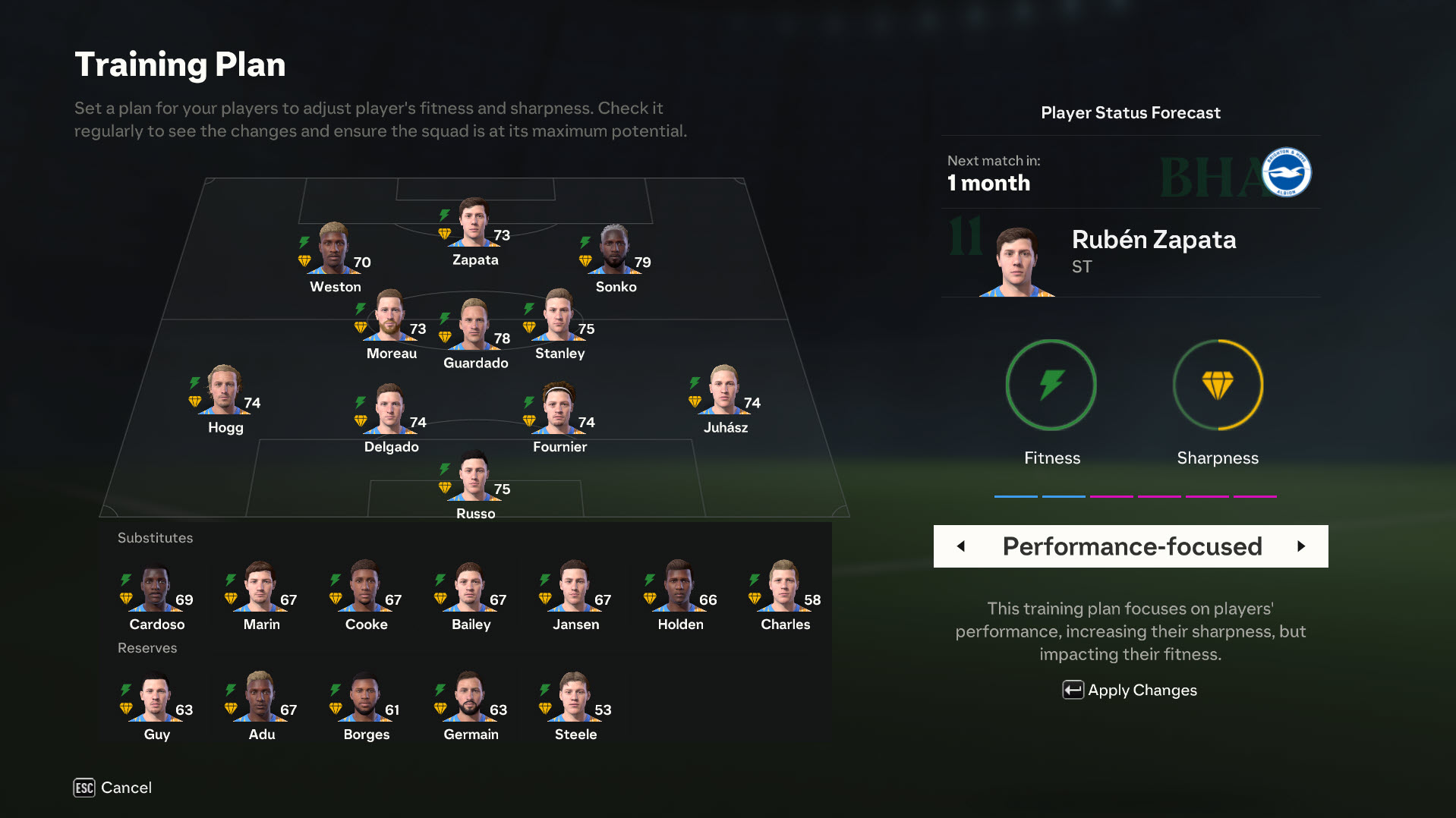1456x818 pixels.
Task: Click Cancel at the bottom left
Action: point(126,788)
